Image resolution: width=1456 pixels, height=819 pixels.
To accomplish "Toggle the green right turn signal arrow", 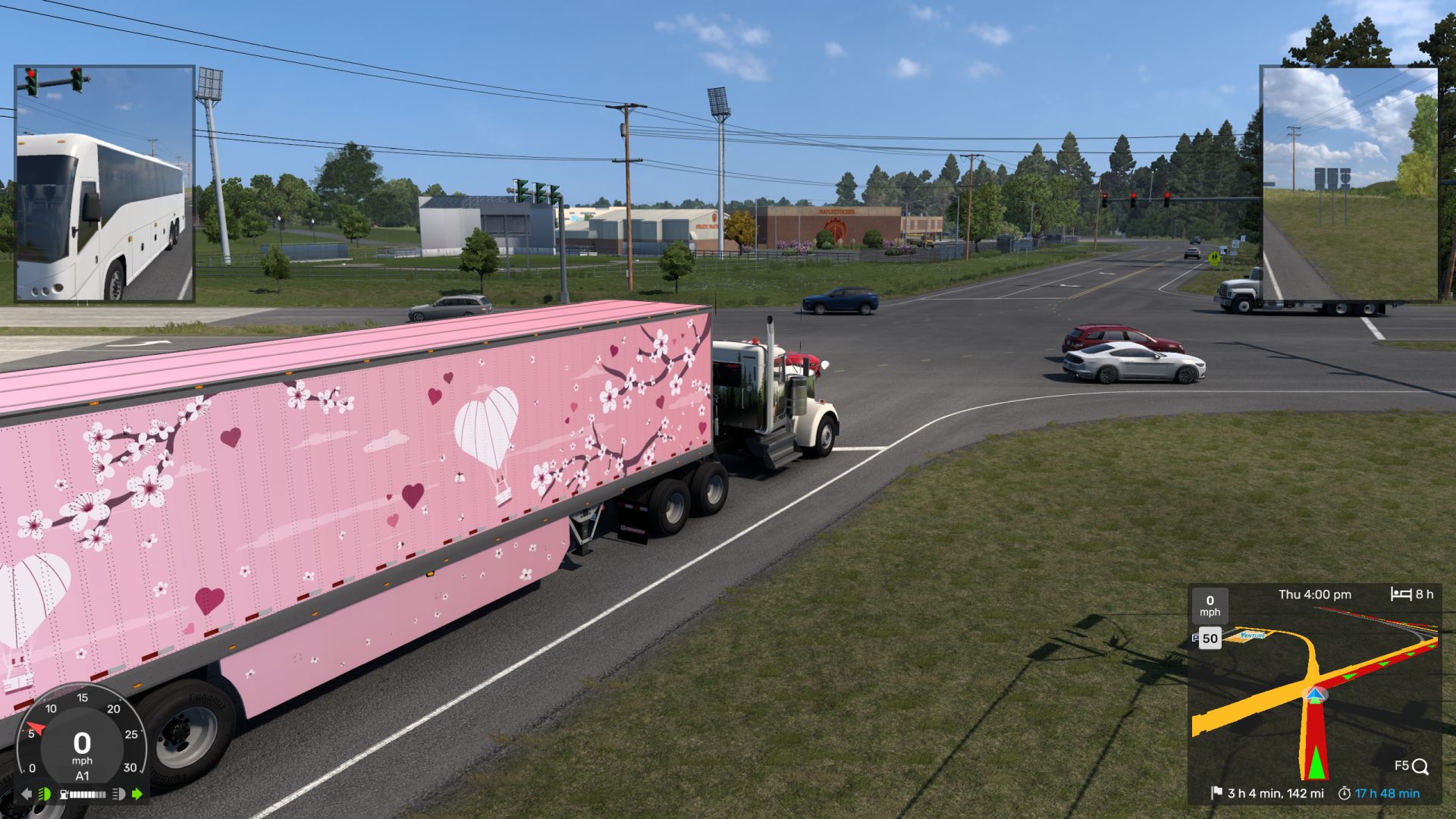I will [137, 794].
